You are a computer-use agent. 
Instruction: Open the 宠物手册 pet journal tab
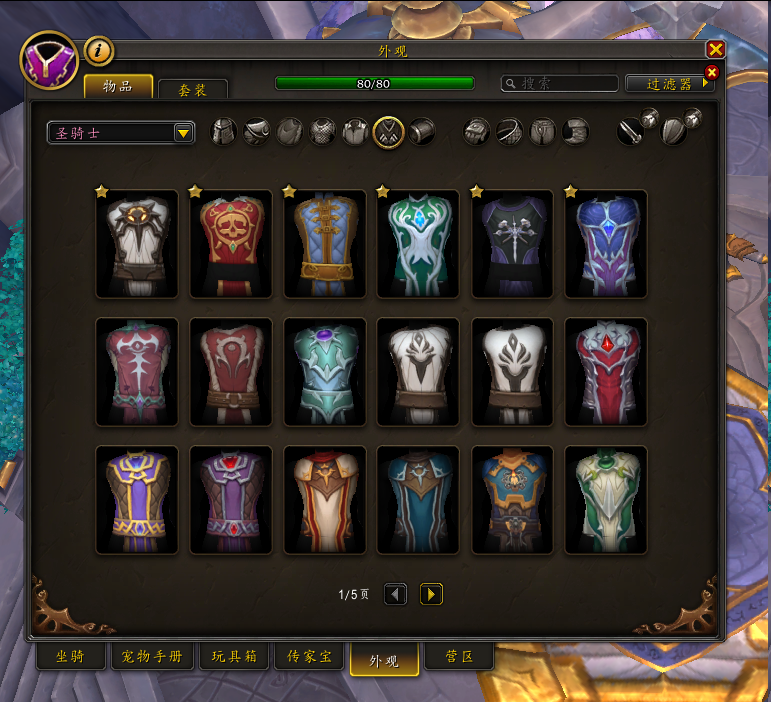(151, 657)
